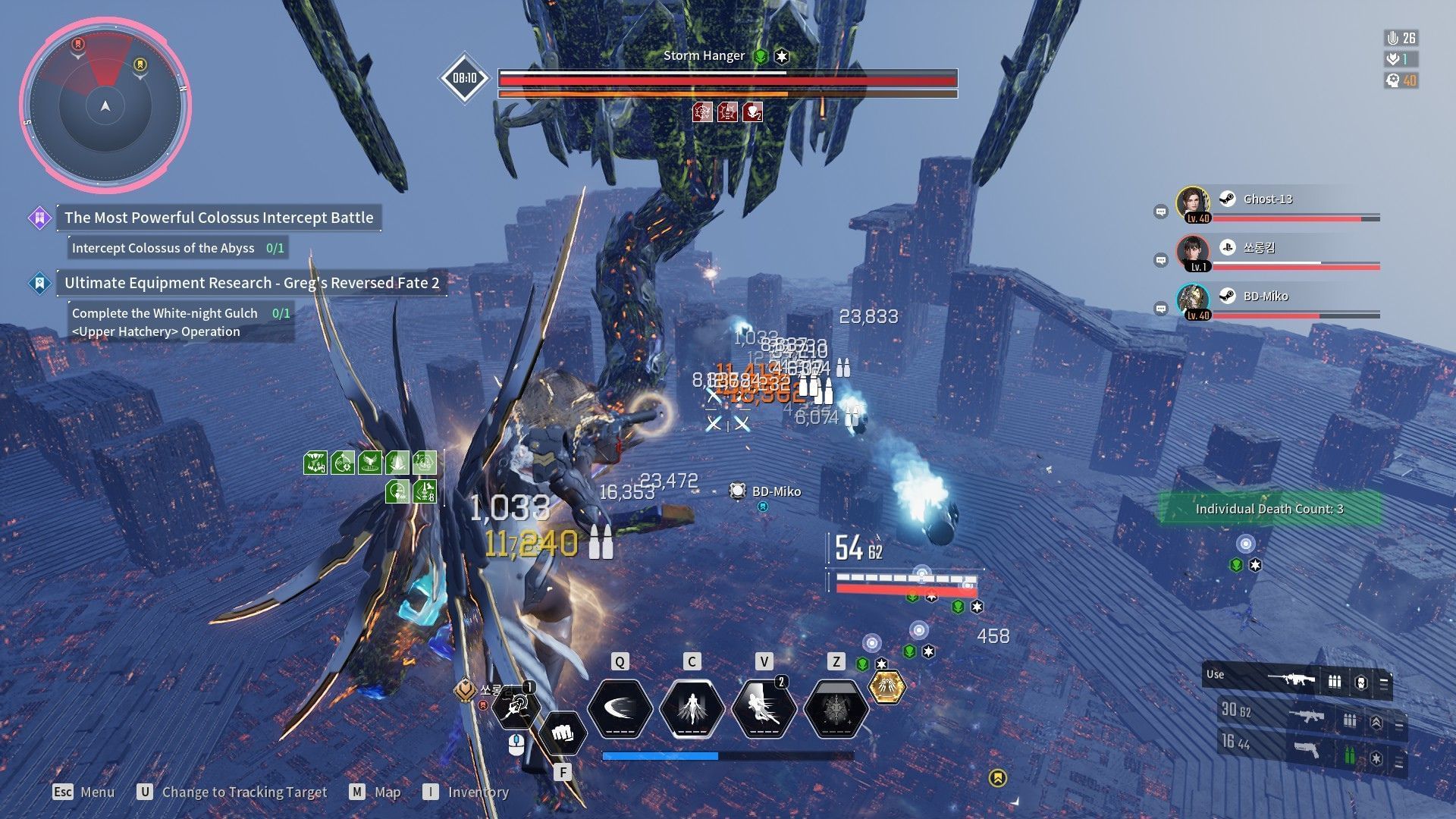
Task: Use the melee fist attack icon
Action: tap(561, 733)
